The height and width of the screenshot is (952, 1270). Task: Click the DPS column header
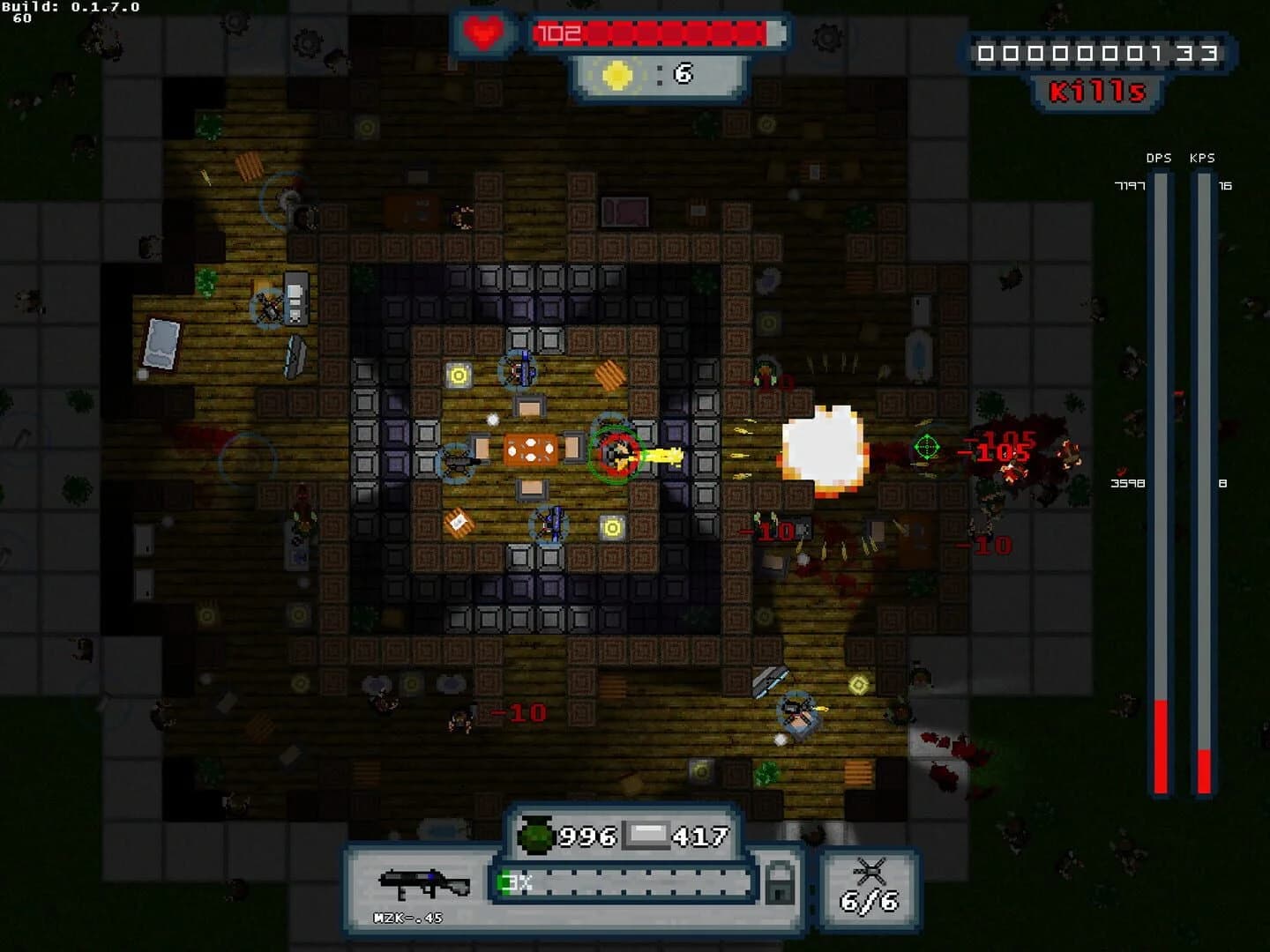coord(1158,159)
